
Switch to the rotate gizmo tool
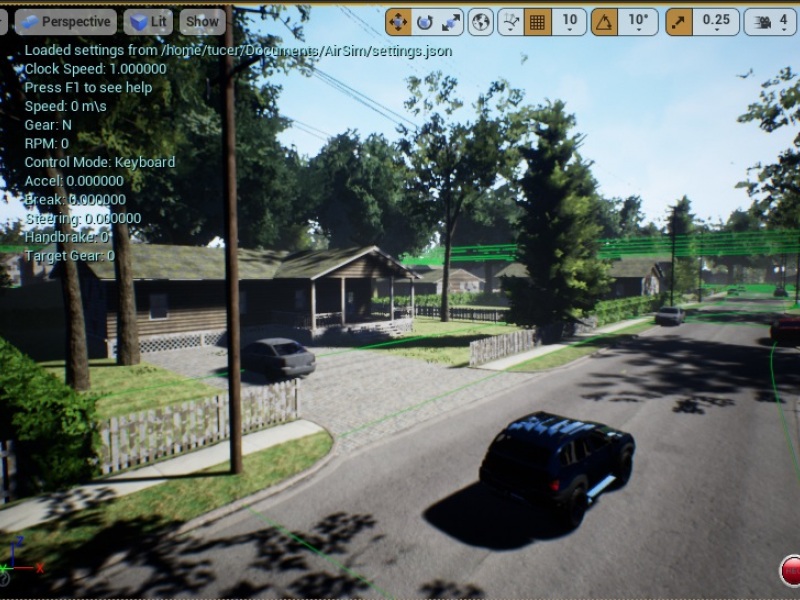pos(425,21)
